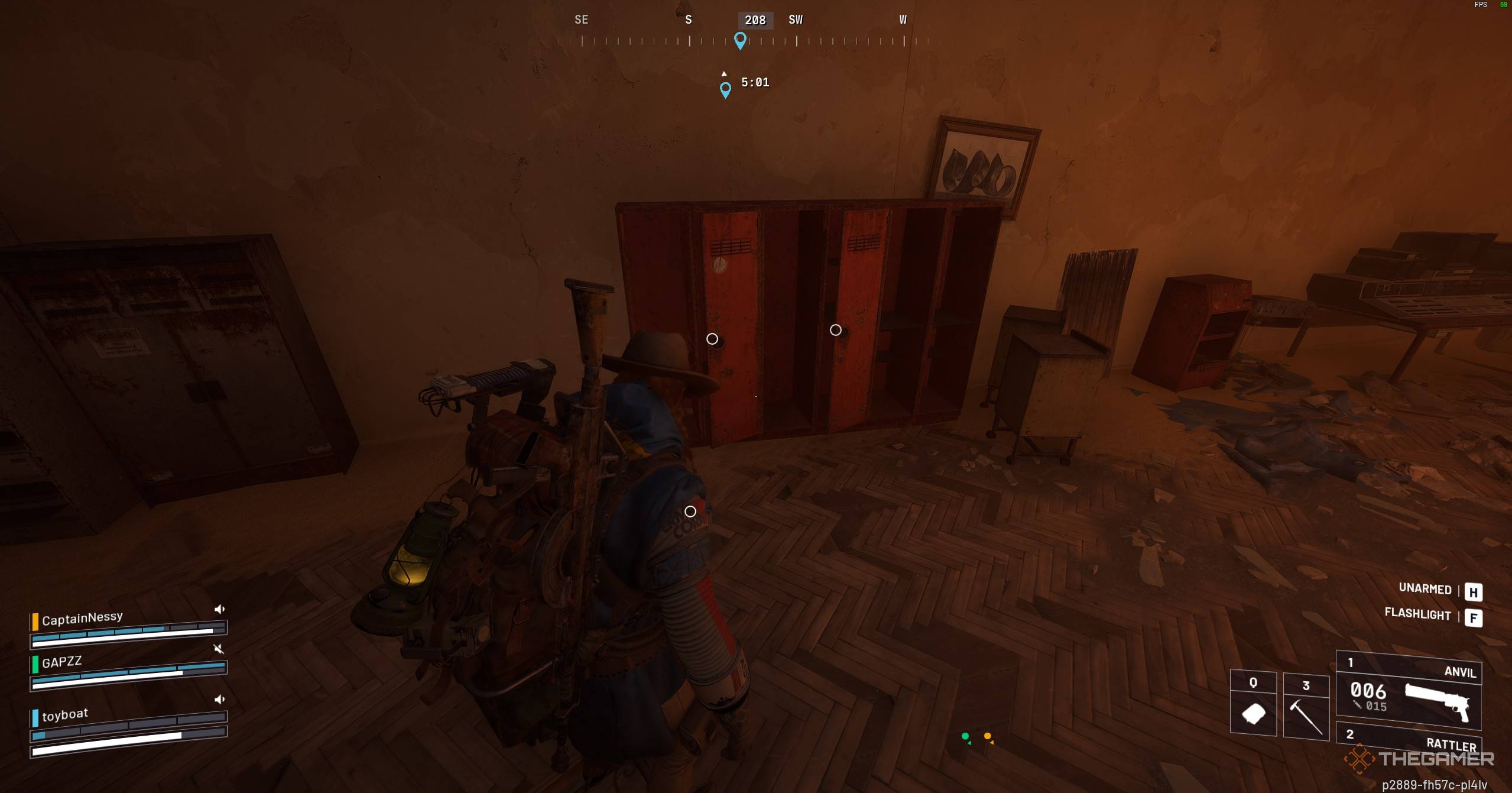Click the H keybind button for UNARMED
The width and height of the screenshot is (1512, 793).
[1474, 592]
